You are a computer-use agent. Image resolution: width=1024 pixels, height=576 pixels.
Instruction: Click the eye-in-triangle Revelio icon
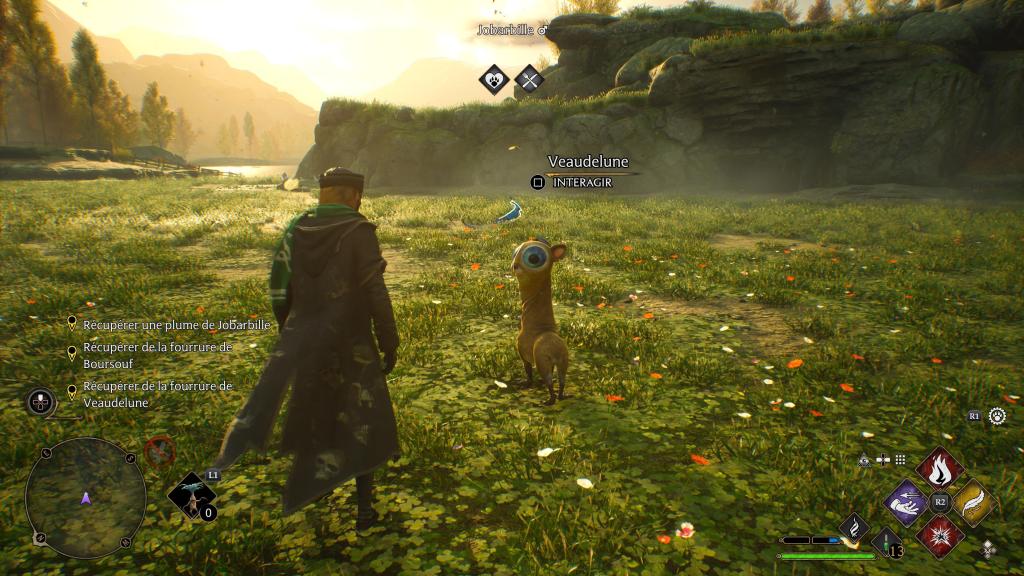point(864,460)
